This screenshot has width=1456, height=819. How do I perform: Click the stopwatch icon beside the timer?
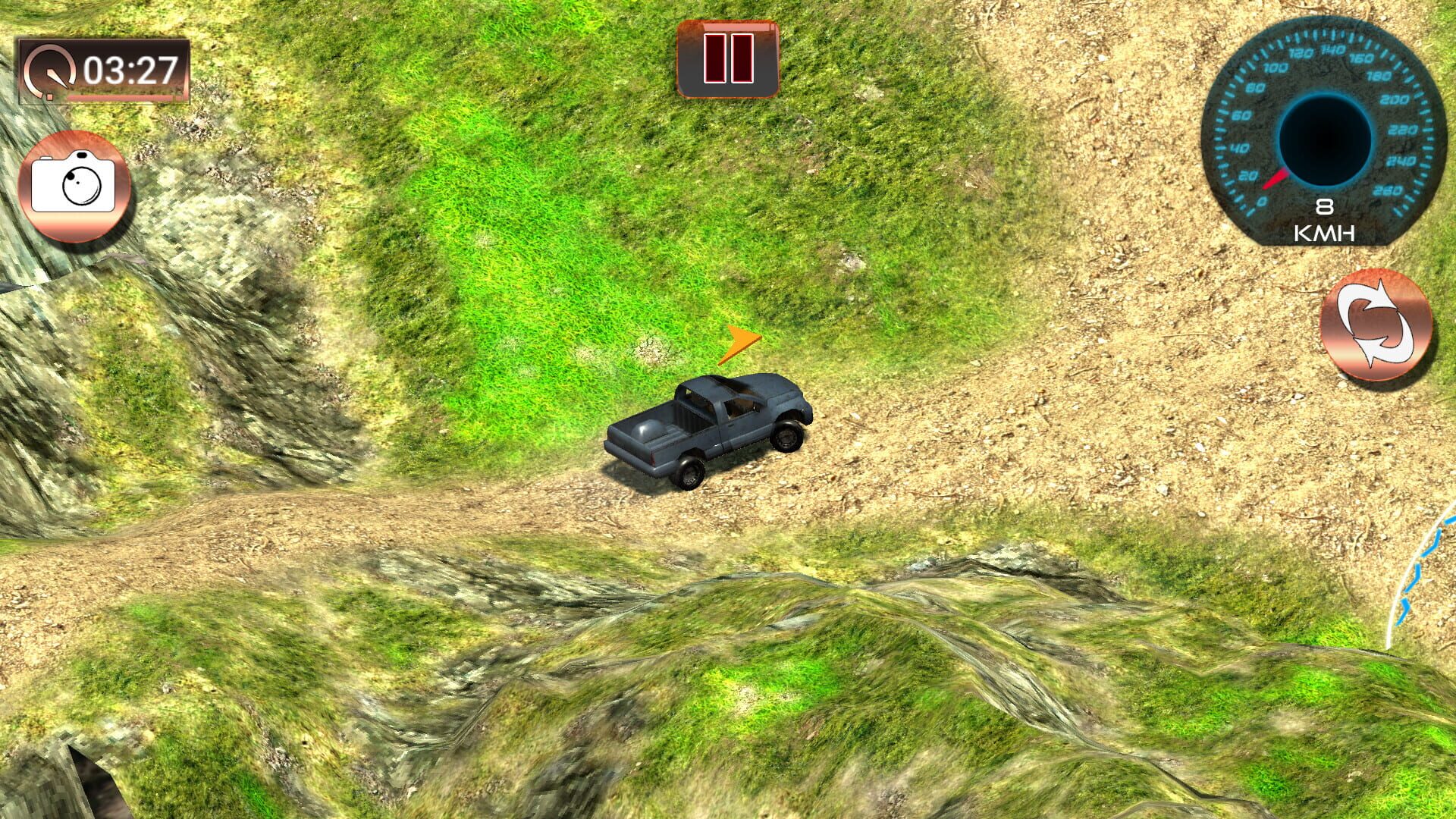point(49,71)
